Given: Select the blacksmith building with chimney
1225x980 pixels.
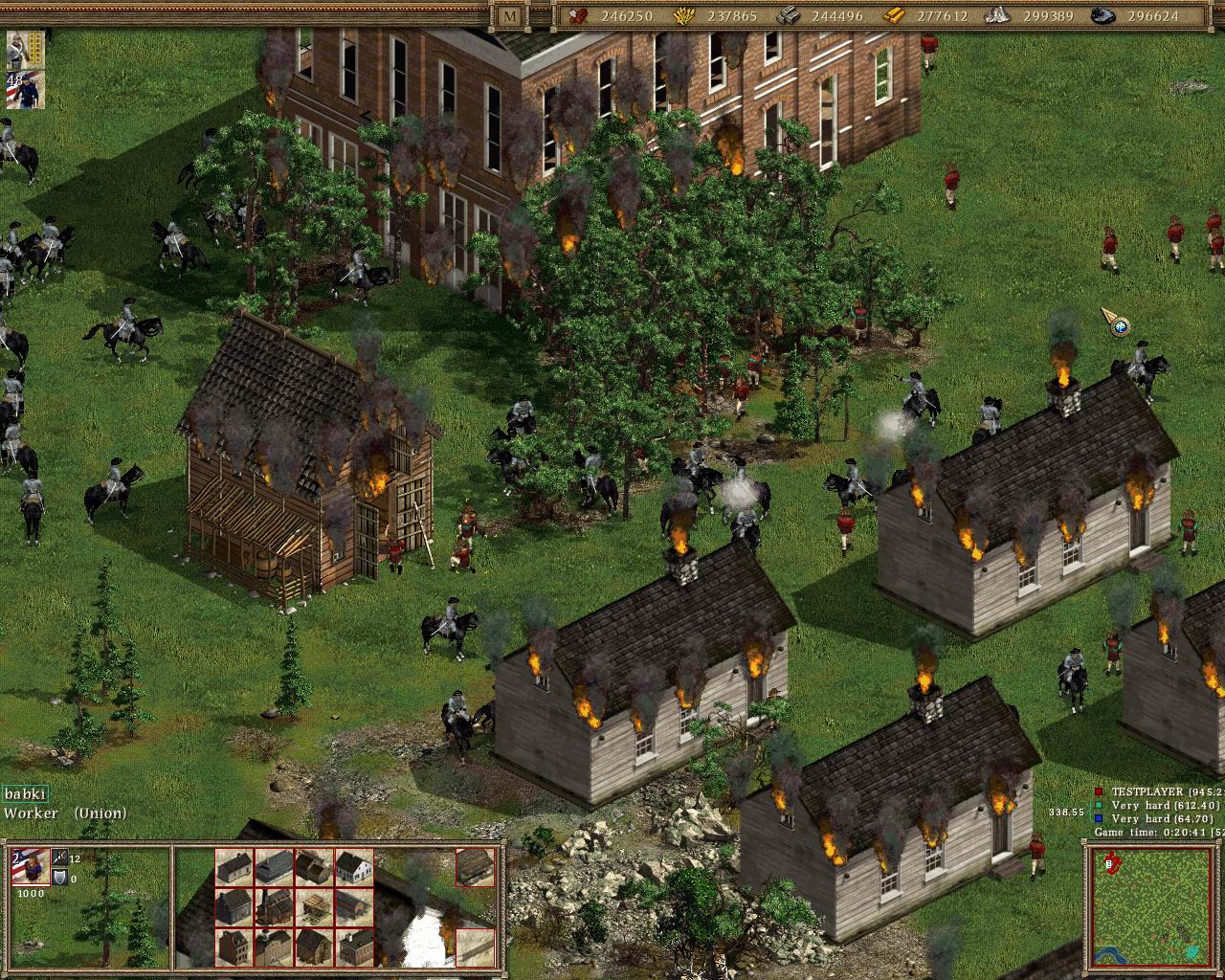Looking at the screenshot, I should (x=273, y=907).
